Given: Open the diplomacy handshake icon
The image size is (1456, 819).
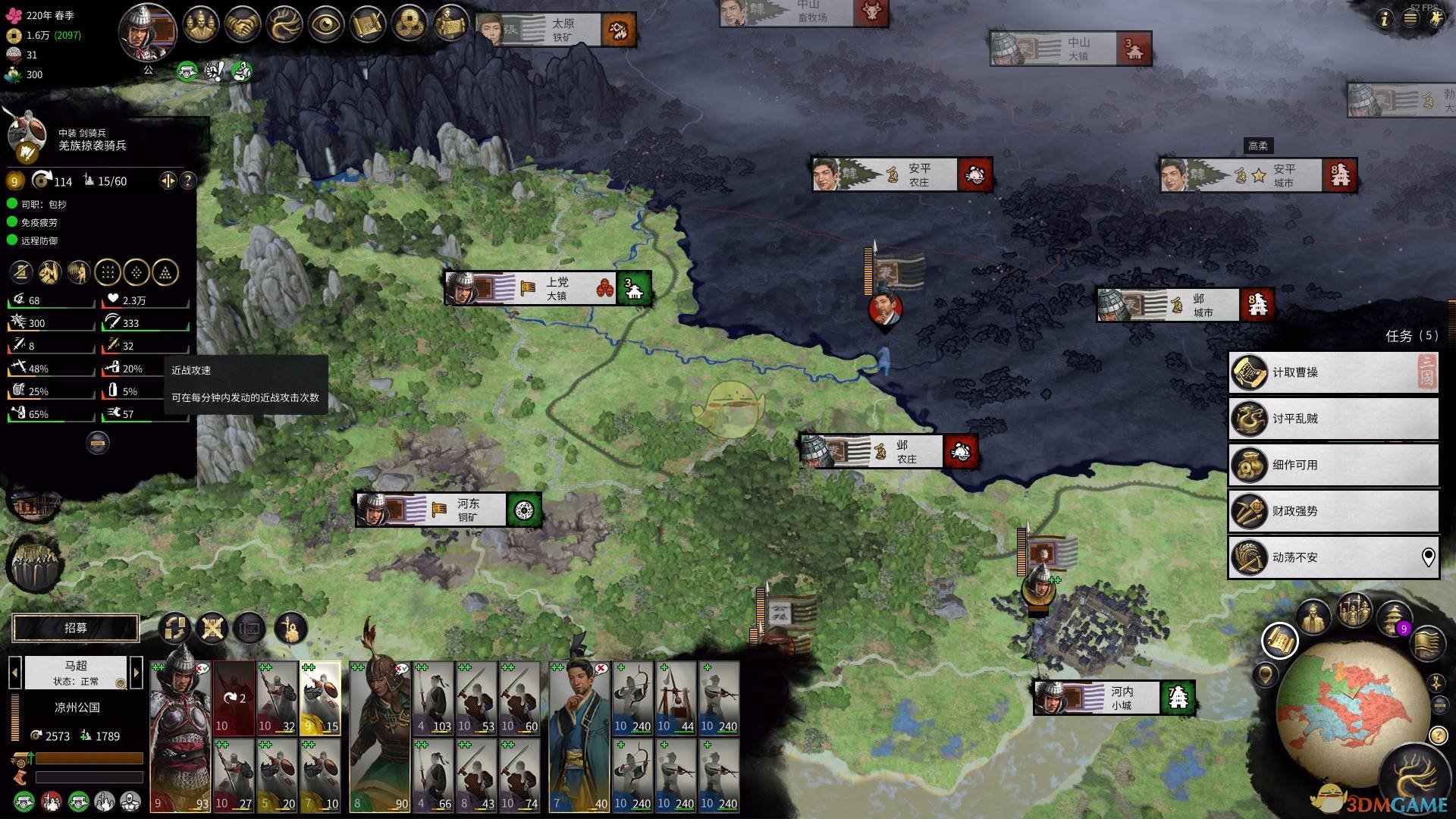Looking at the screenshot, I should tap(243, 26).
